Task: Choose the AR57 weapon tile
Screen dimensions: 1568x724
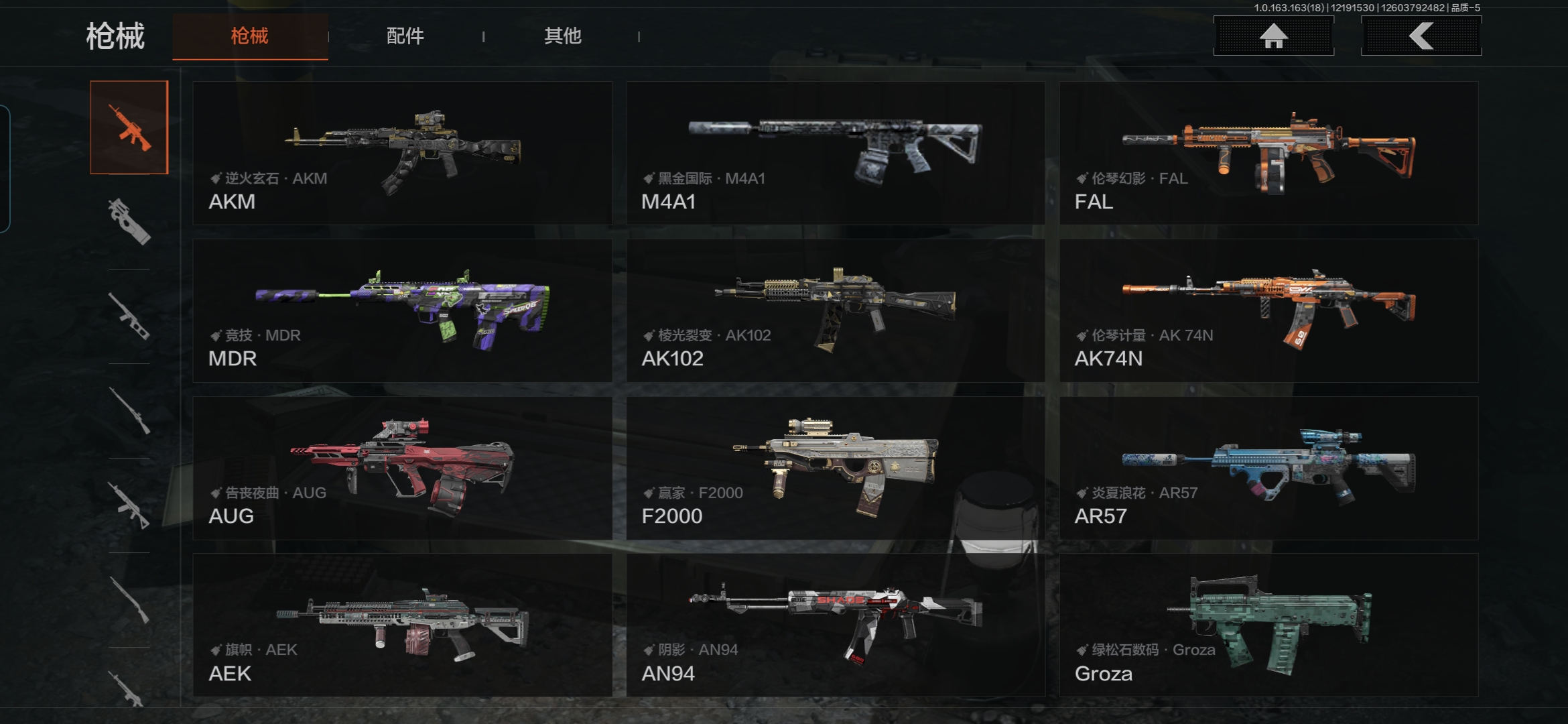Action: click(1268, 468)
